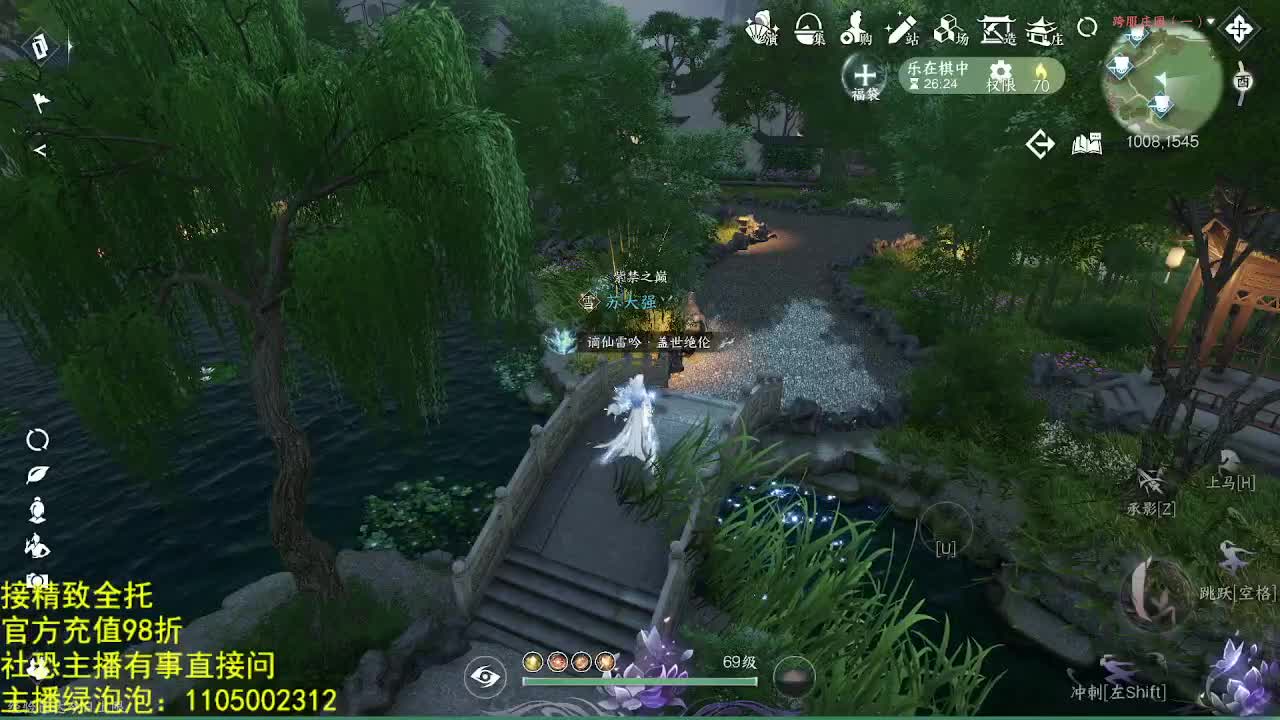Open the 造 crafting icon

tap(996, 31)
